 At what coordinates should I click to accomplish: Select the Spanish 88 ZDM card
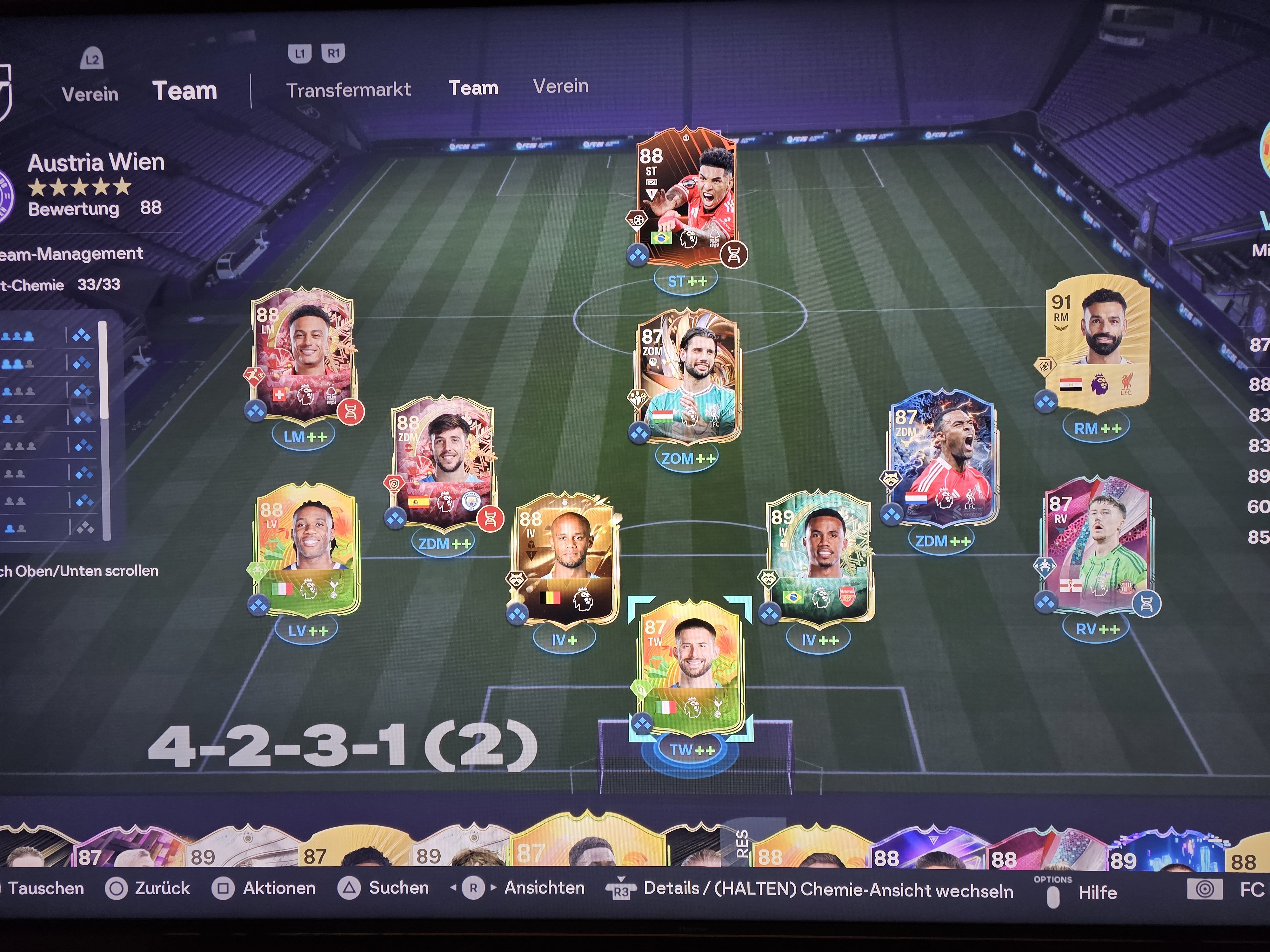pos(442,462)
